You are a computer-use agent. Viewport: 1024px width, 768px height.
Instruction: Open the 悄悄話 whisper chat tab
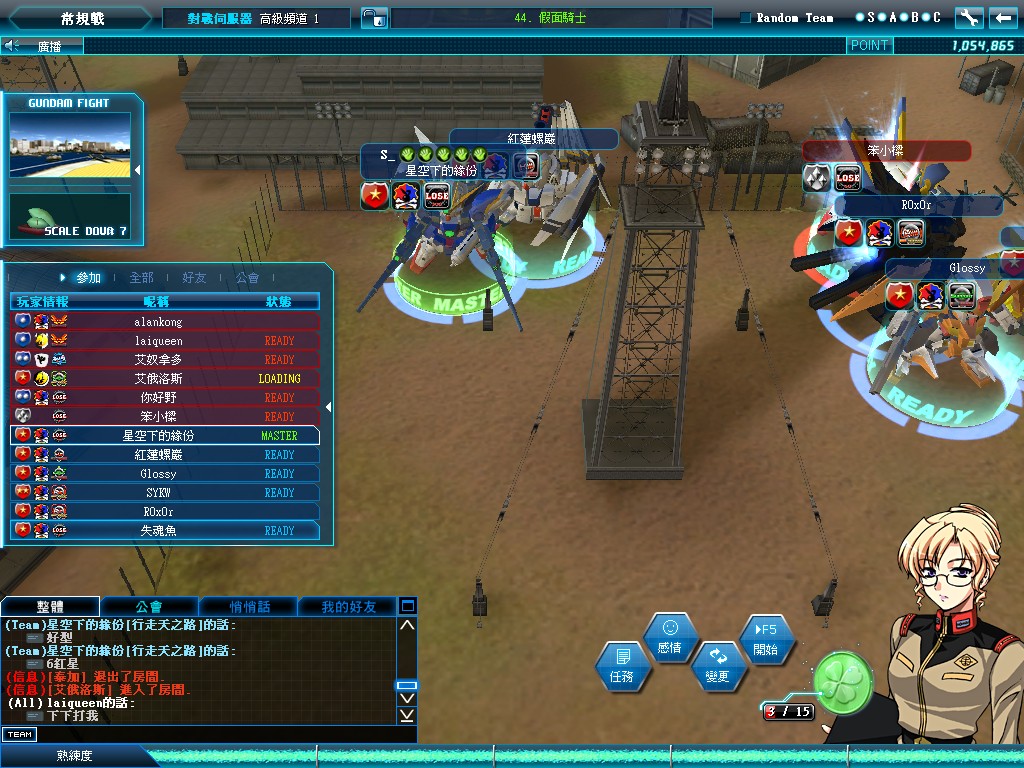248,607
